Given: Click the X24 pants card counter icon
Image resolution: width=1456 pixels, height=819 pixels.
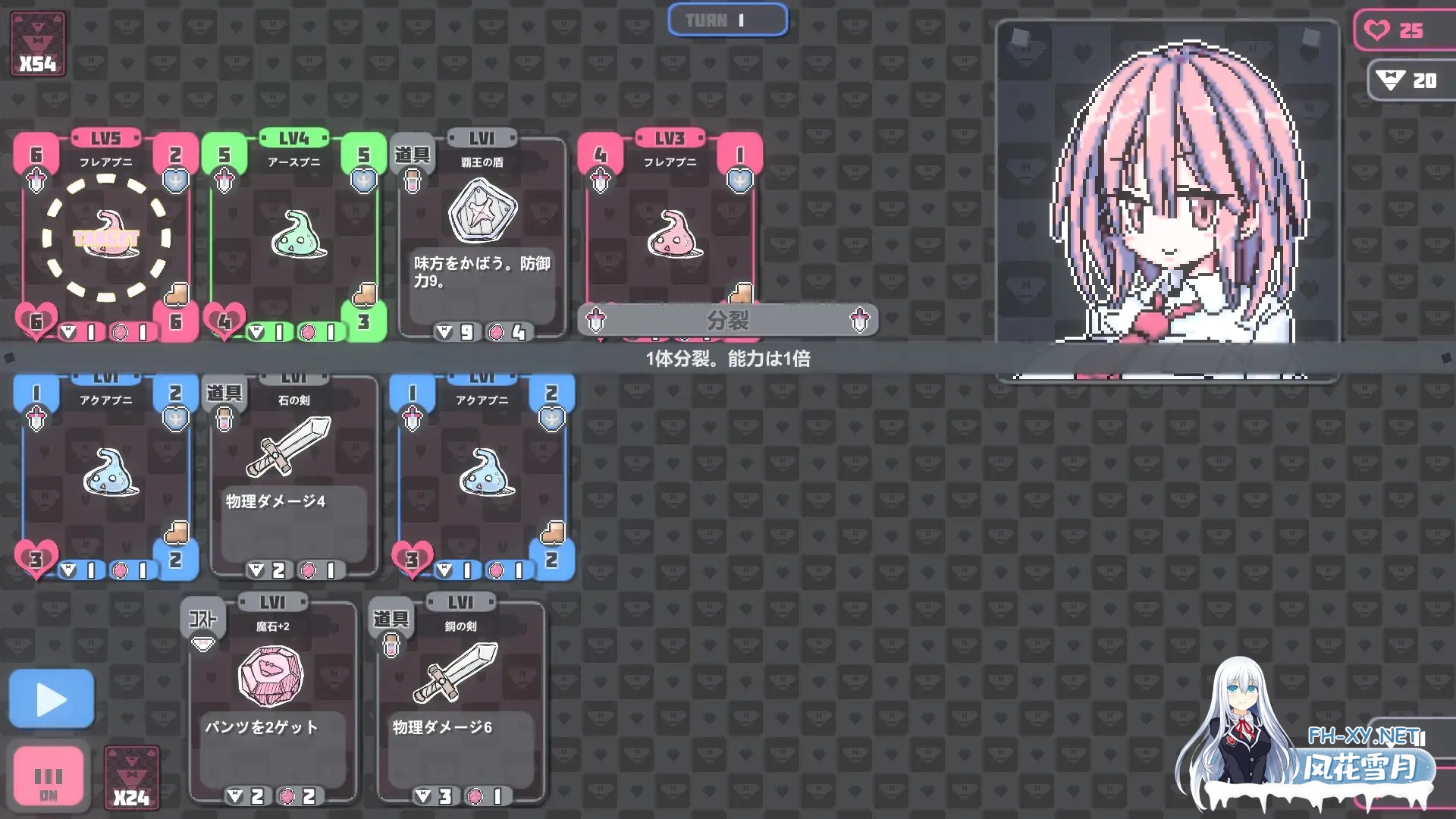Looking at the screenshot, I should click(130, 776).
